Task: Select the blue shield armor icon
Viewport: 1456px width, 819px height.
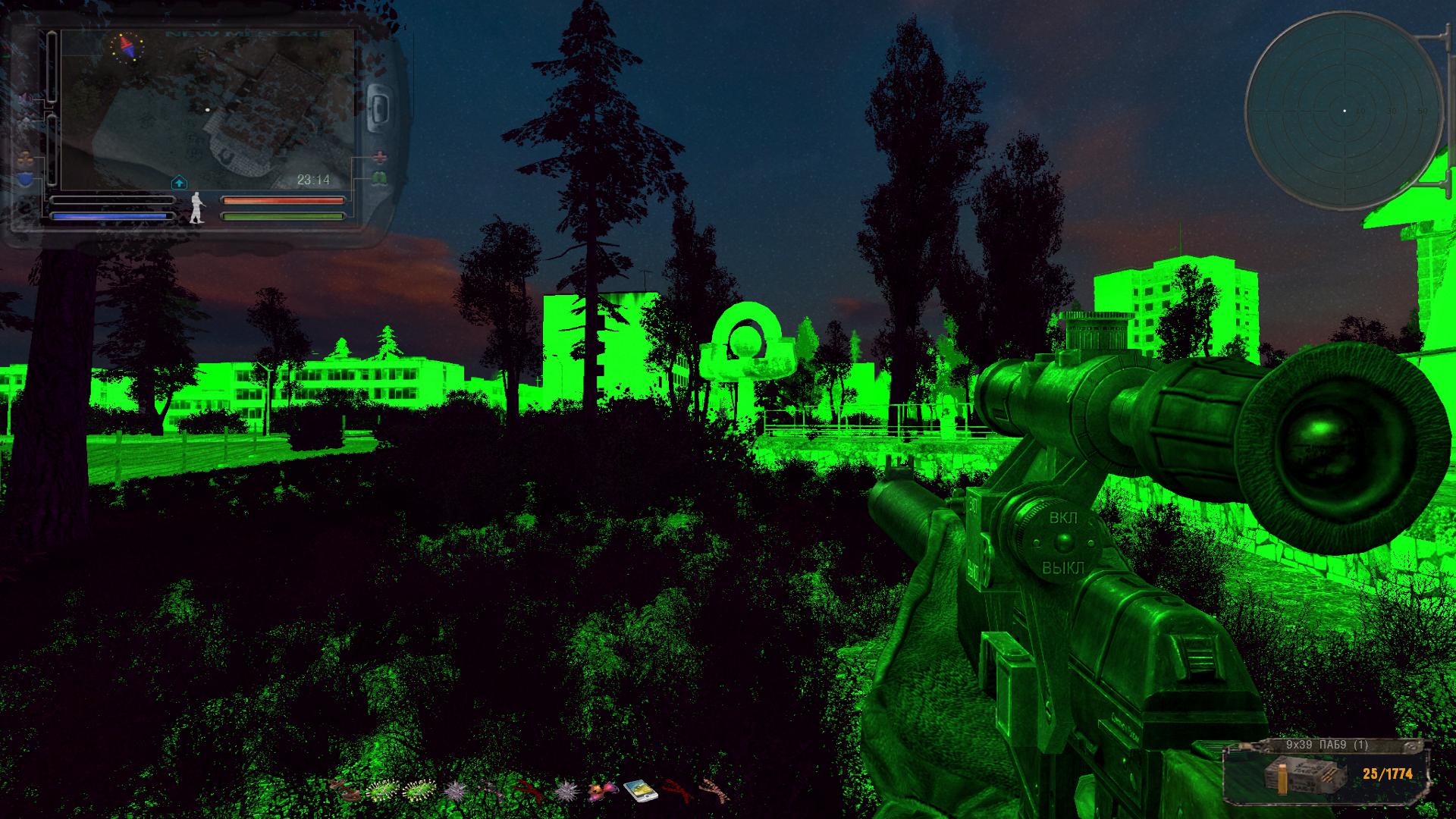Action: pyautogui.click(x=26, y=179)
